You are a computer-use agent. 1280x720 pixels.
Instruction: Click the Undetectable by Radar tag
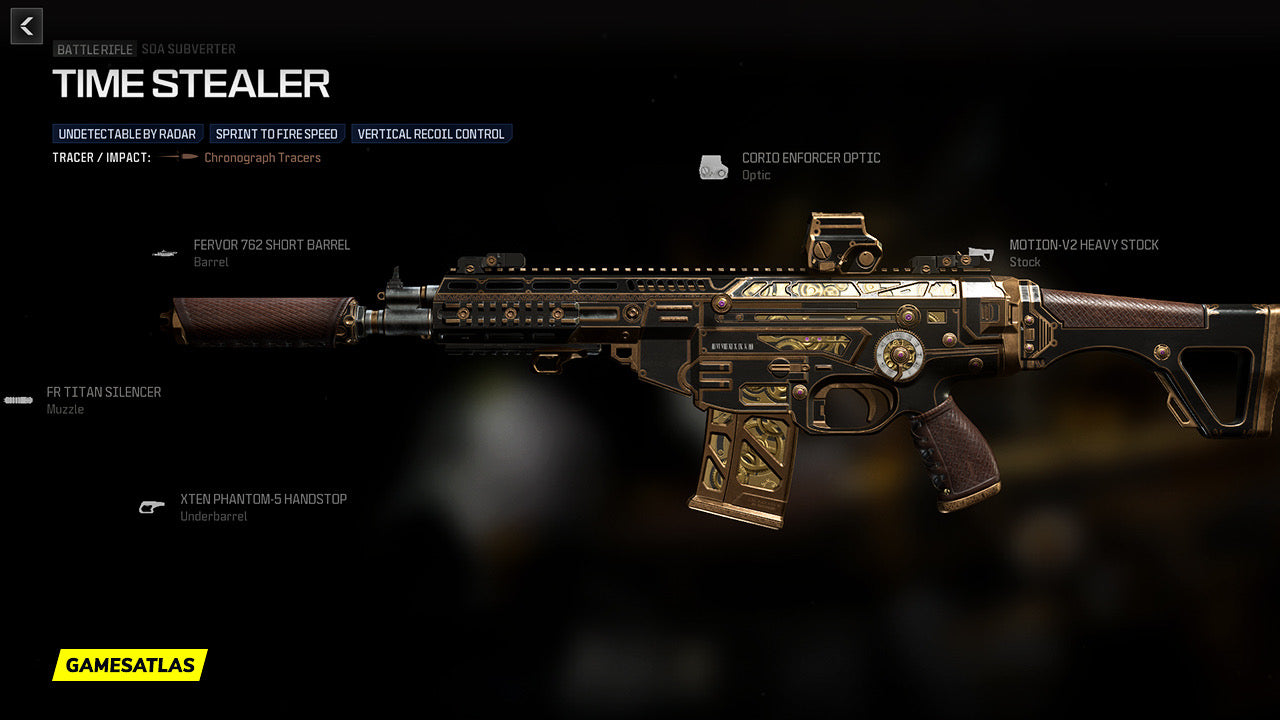click(127, 134)
